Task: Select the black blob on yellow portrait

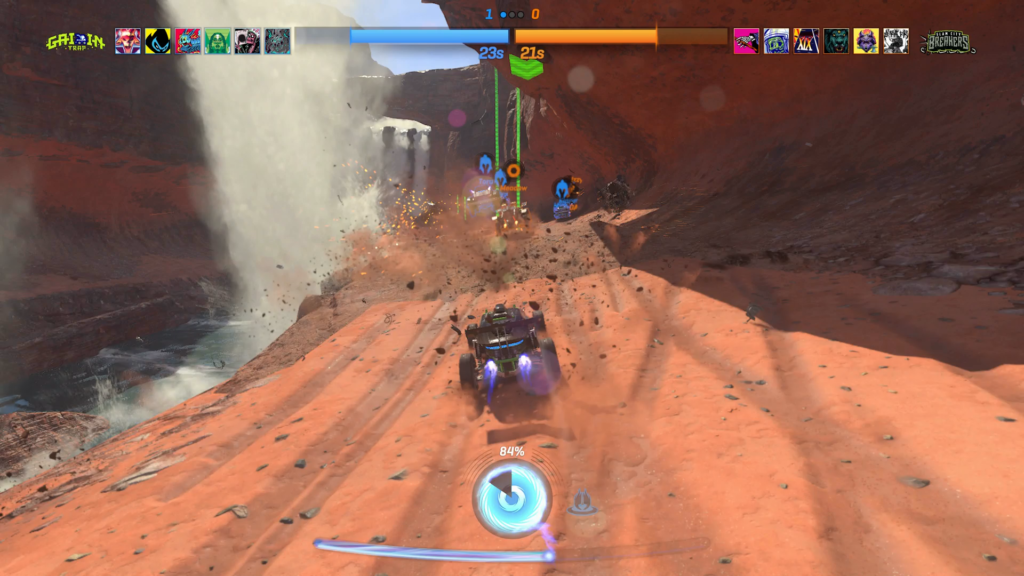Action: [x=157, y=41]
